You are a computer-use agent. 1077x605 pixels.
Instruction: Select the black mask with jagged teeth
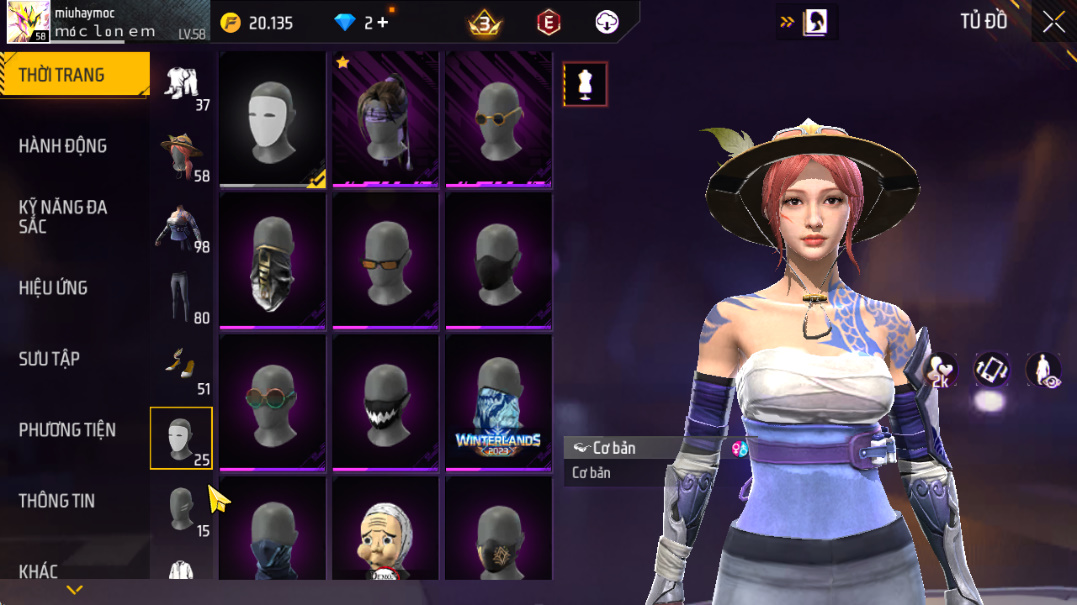[385, 403]
